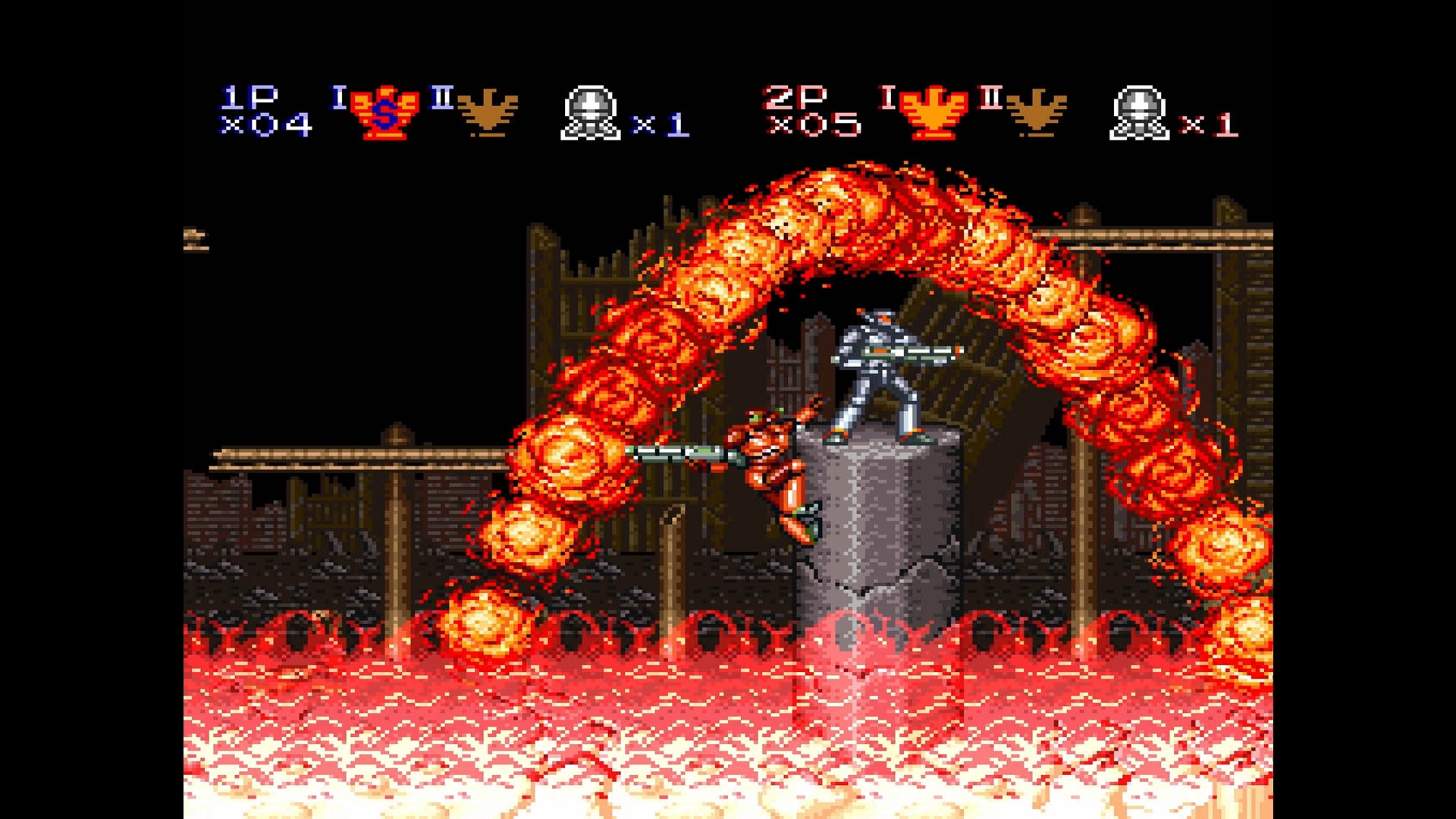Select Player 1's empty weapon slot II eagle
1456x819 pixels.
click(488, 114)
